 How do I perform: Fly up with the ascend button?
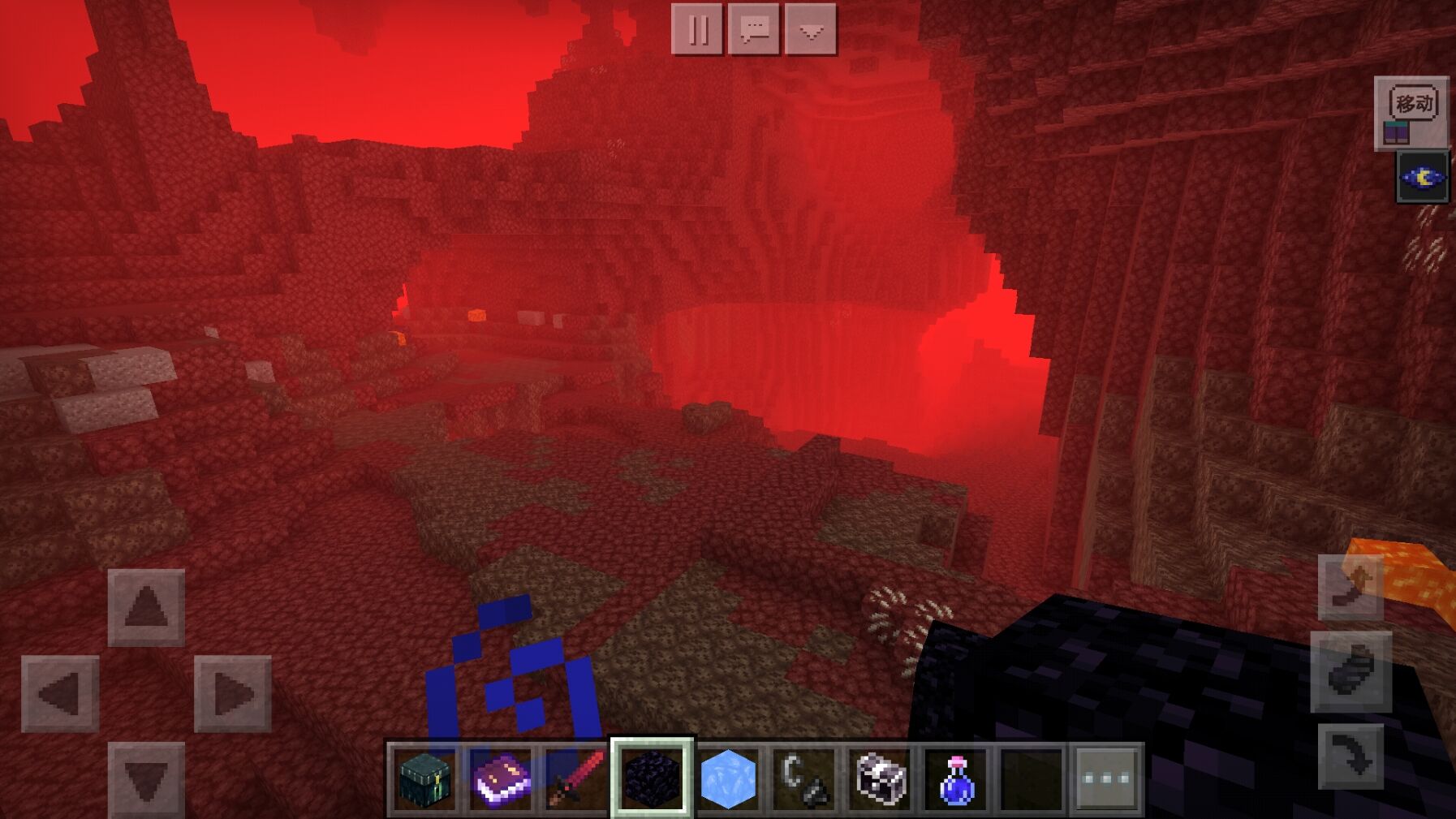tap(1350, 588)
